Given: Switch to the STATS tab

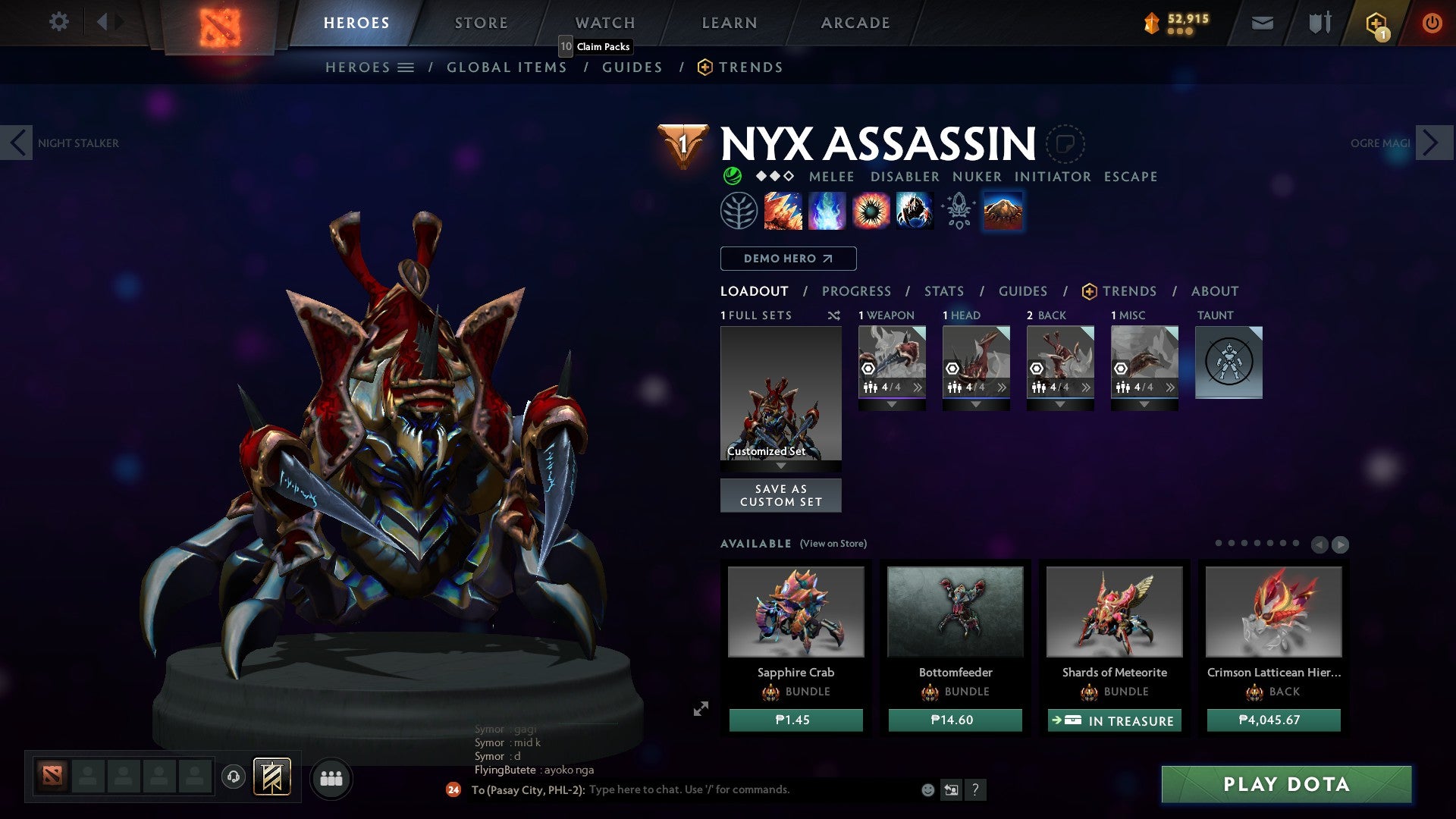Looking at the screenshot, I should (x=944, y=290).
